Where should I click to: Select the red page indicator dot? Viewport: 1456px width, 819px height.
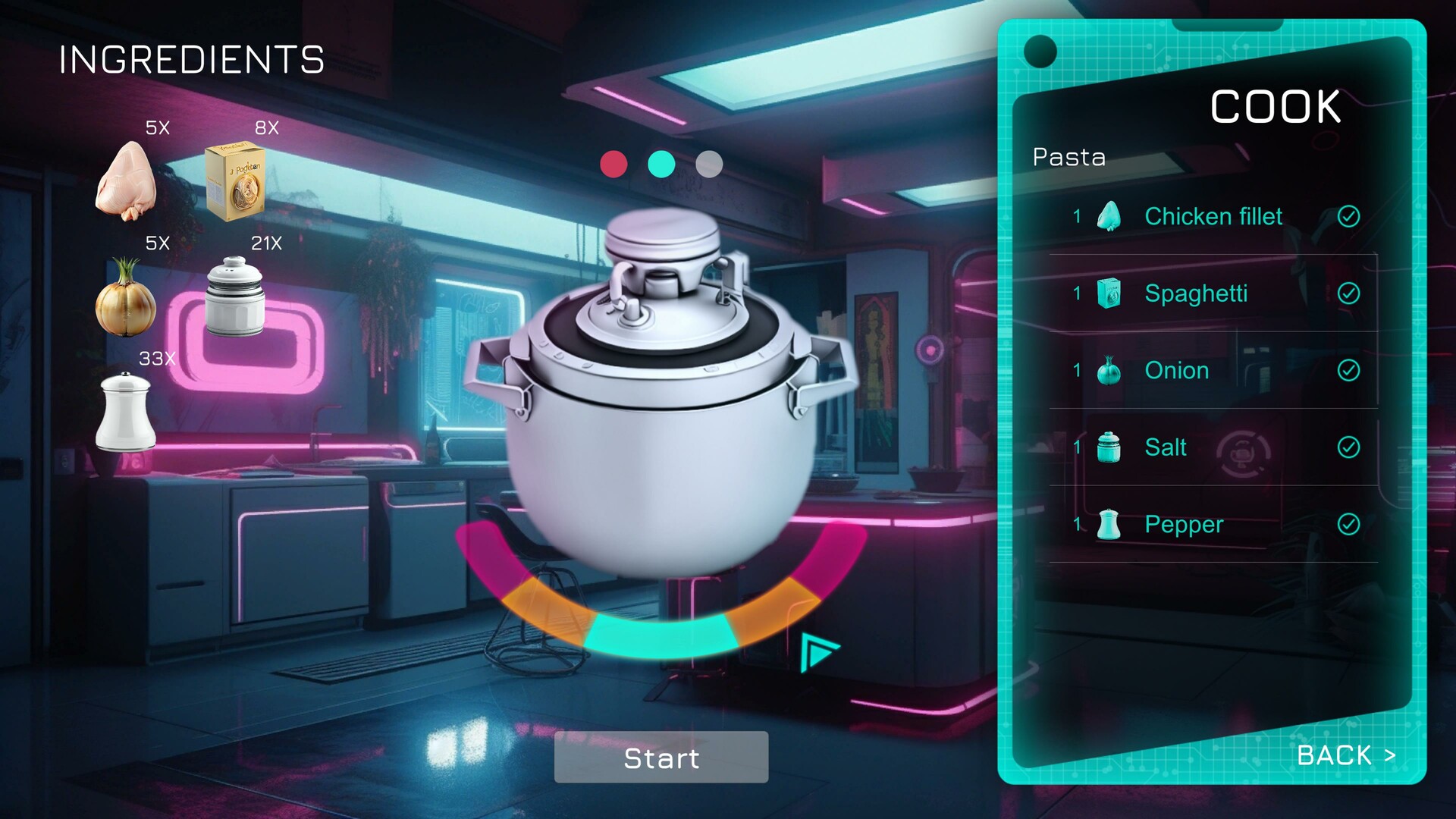point(613,163)
